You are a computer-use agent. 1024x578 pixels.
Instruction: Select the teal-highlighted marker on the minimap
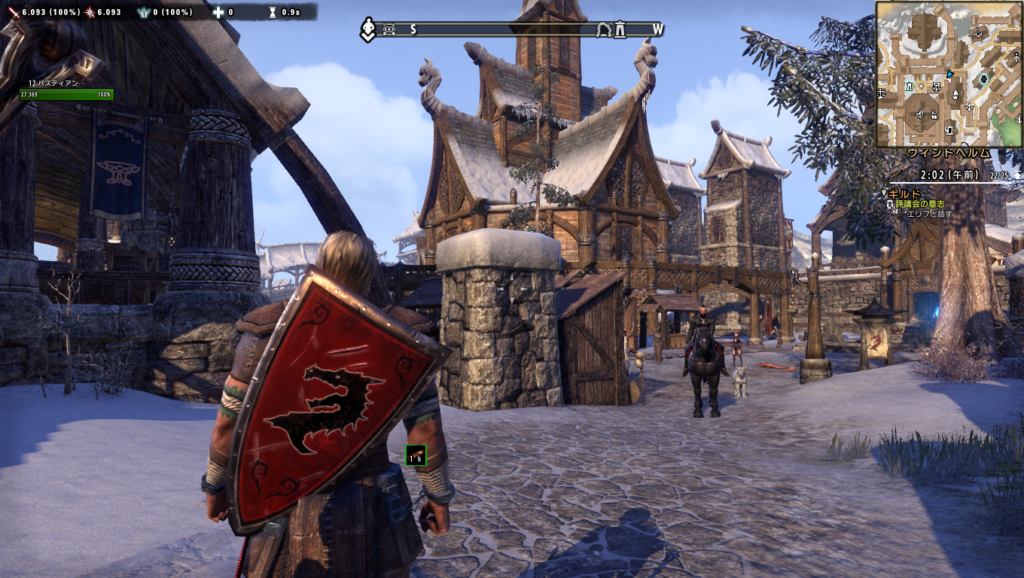point(984,78)
